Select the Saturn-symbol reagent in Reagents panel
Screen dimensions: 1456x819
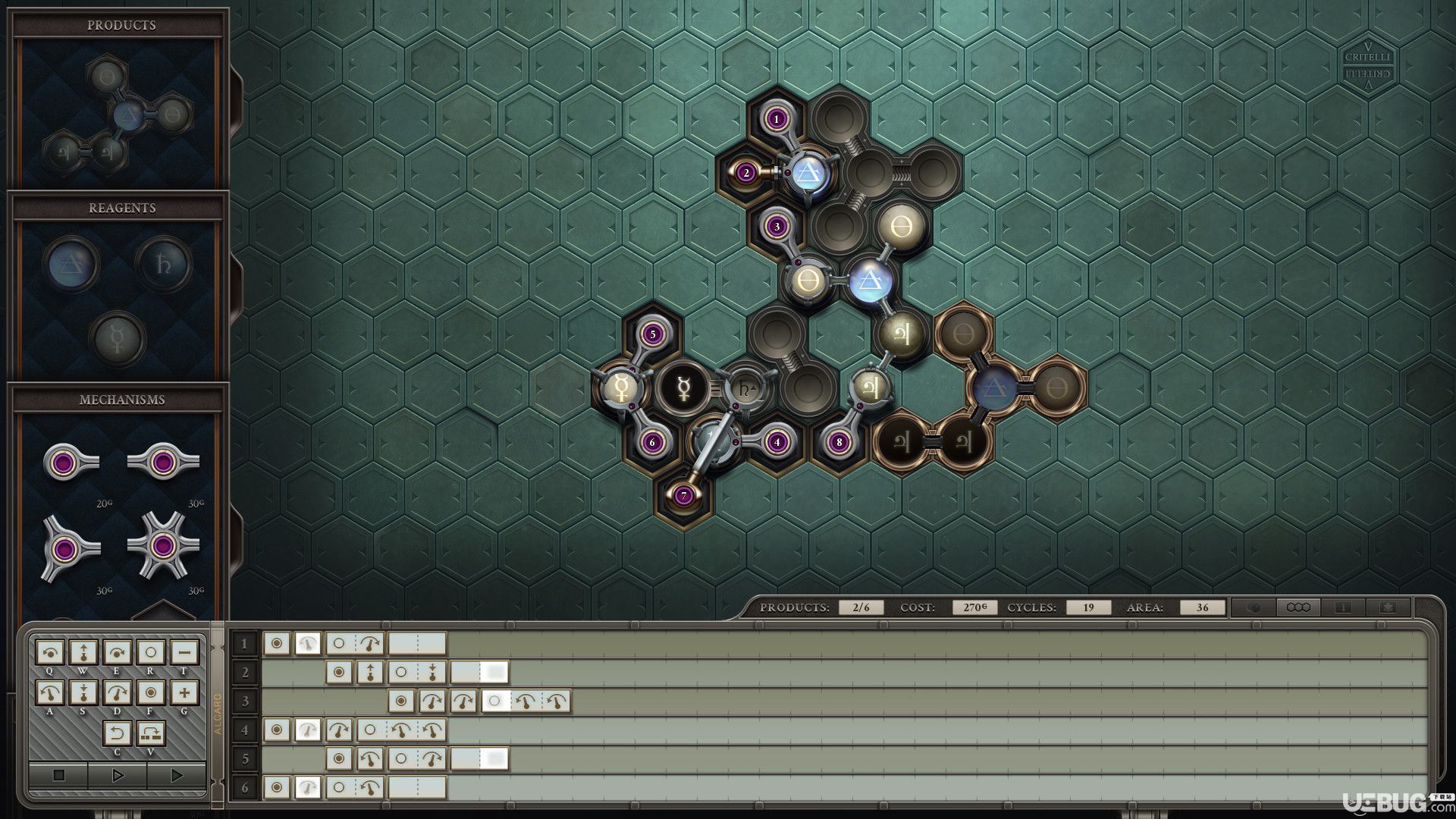[163, 262]
